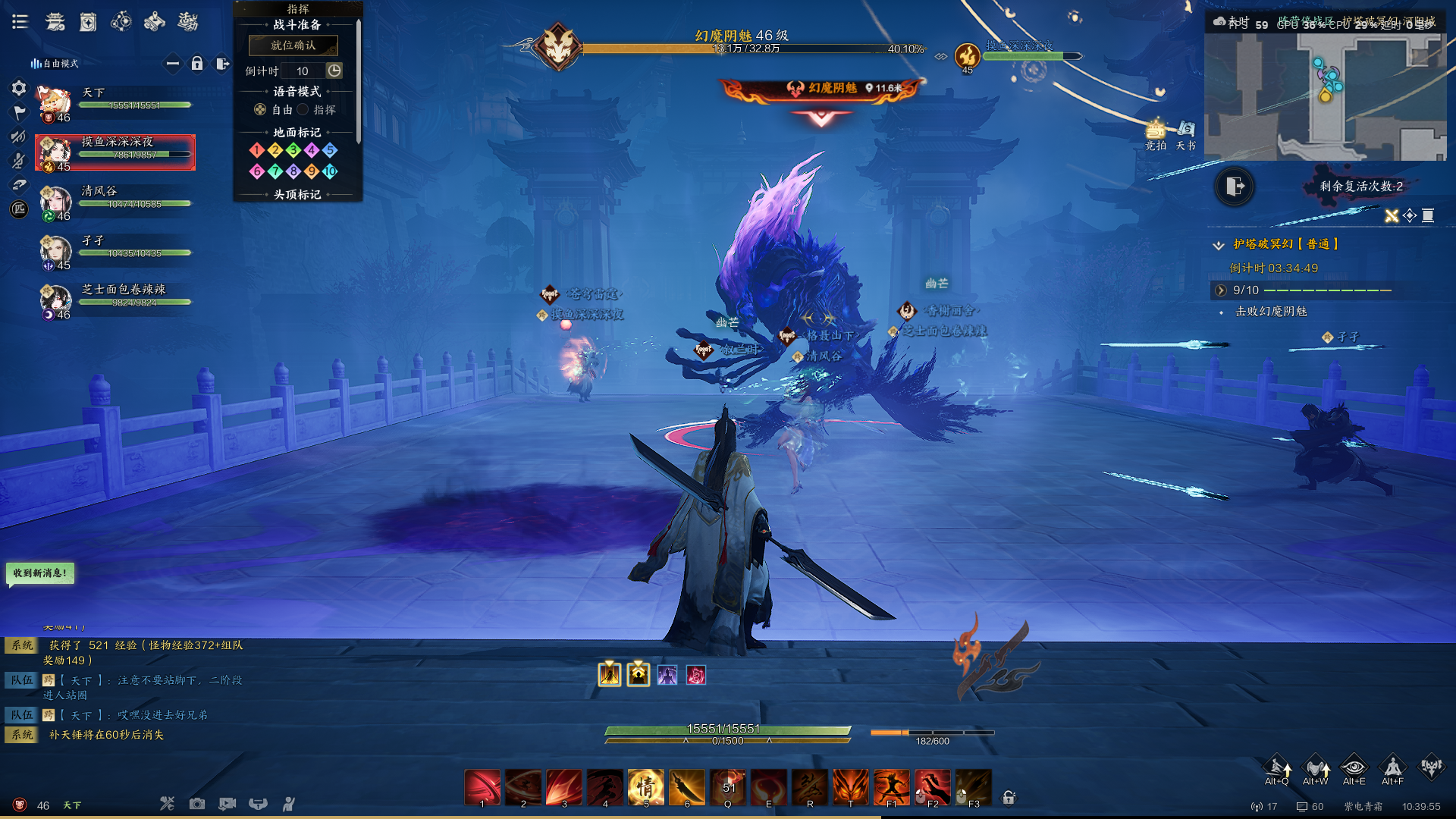Toggle the team lock icon

(x=197, y=64)
